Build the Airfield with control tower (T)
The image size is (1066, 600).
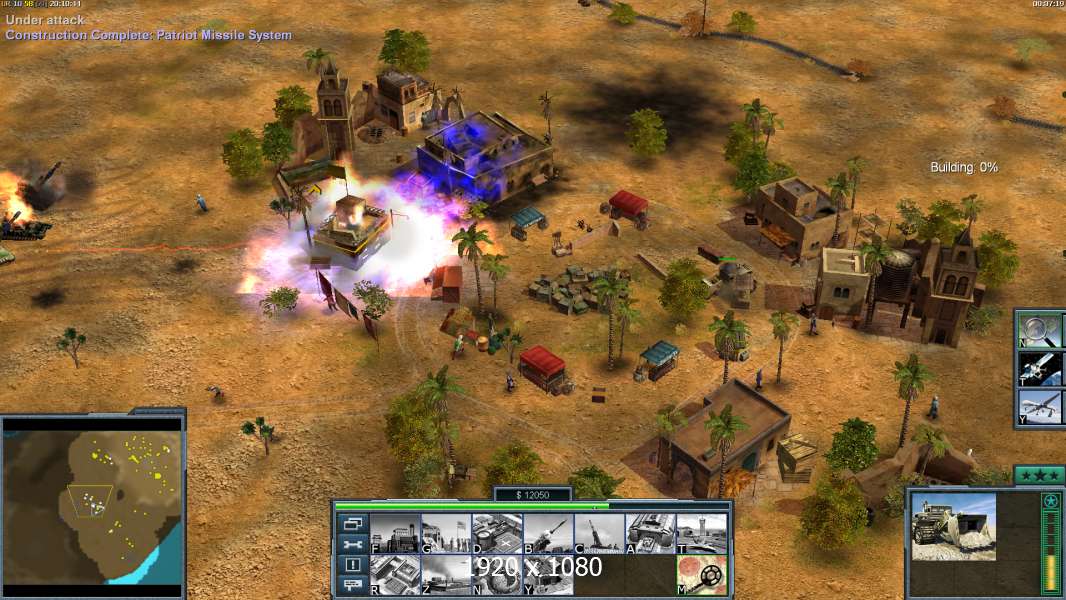[701, 534]
